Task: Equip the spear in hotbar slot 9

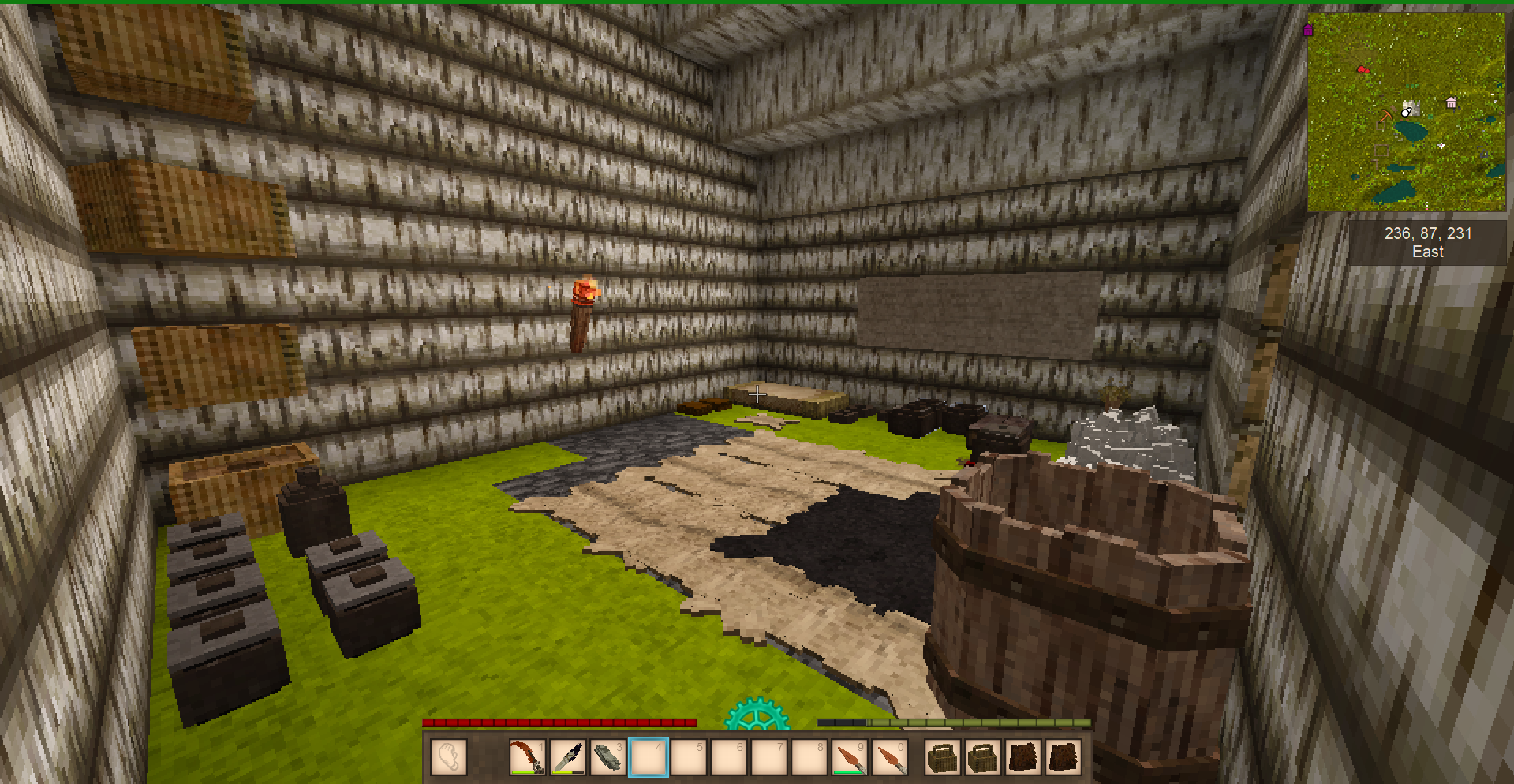Action: click(849, 757)
